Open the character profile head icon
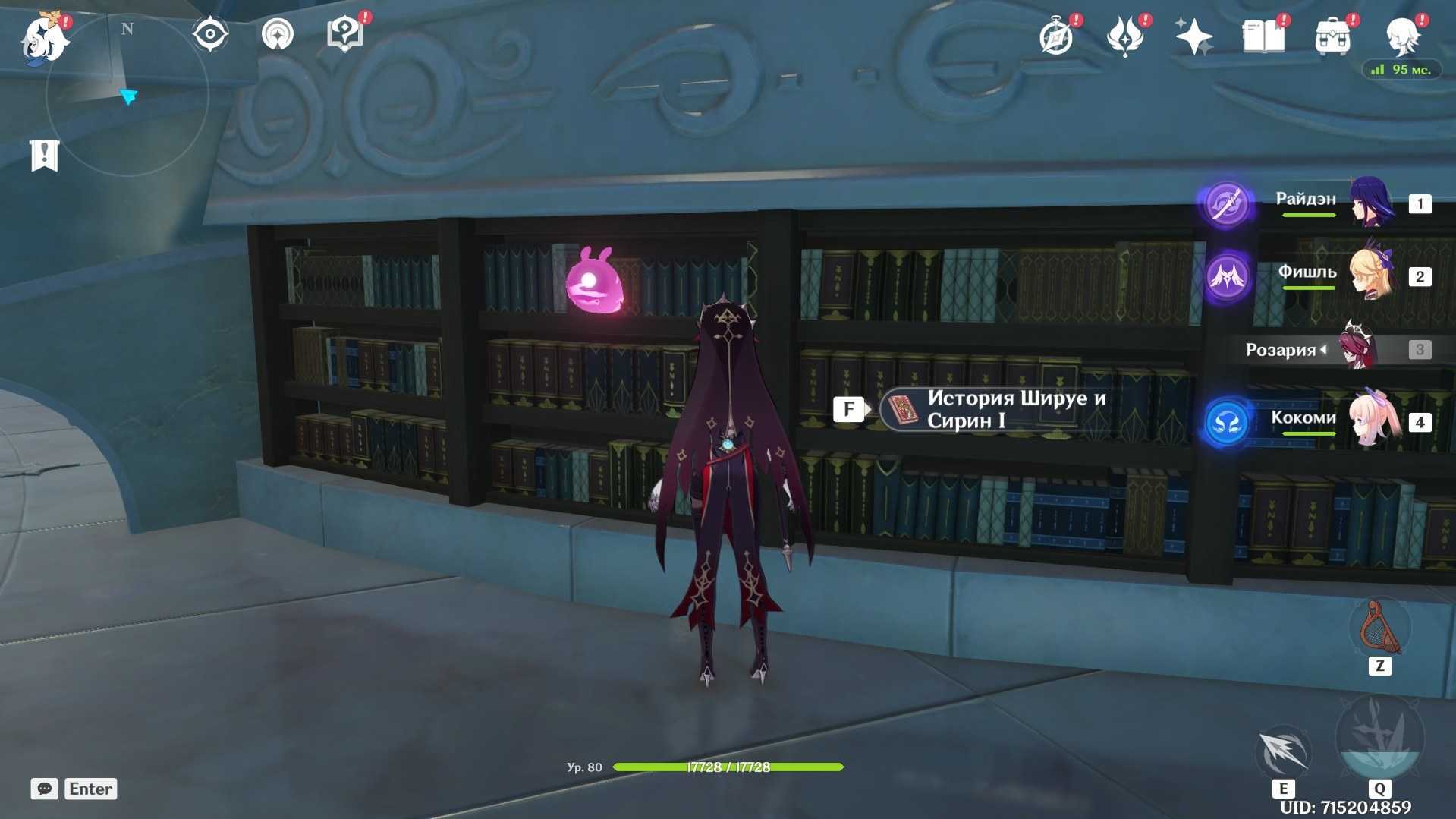 pyautogui.click(x=1402, y=36)
